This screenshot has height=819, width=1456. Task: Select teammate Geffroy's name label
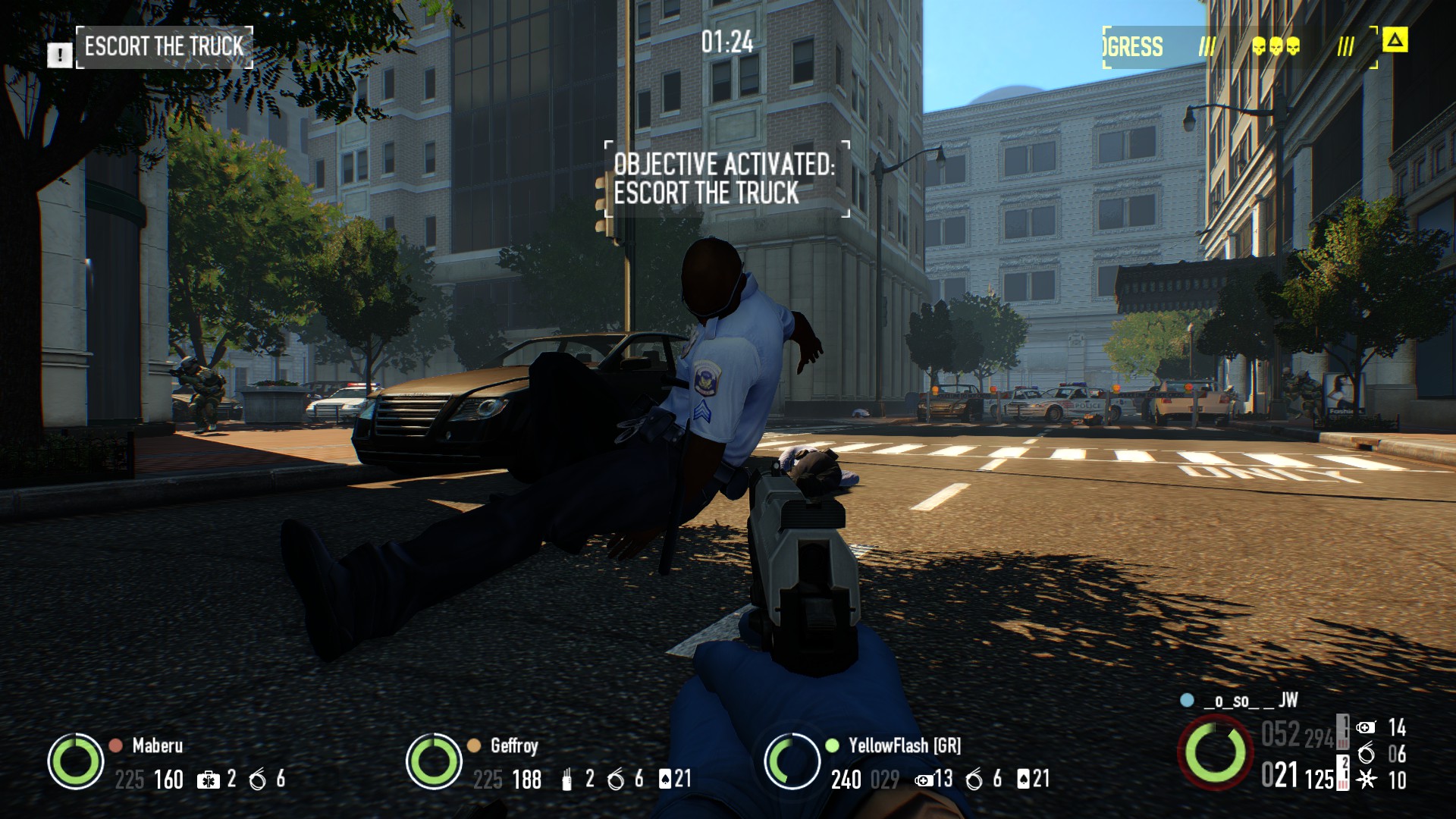point(513,745)
